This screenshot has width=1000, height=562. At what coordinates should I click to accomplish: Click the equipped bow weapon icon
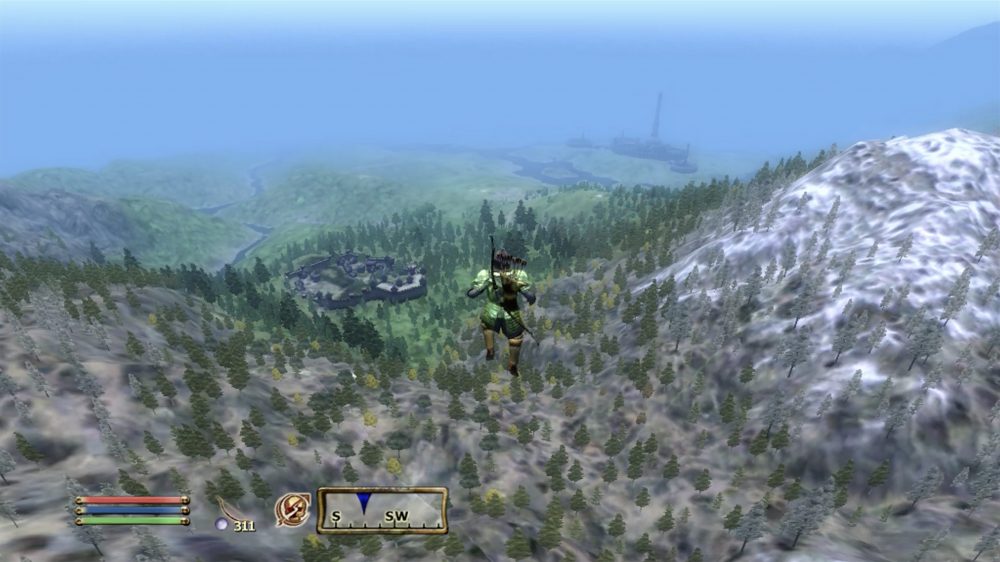[x=229, y=509]
